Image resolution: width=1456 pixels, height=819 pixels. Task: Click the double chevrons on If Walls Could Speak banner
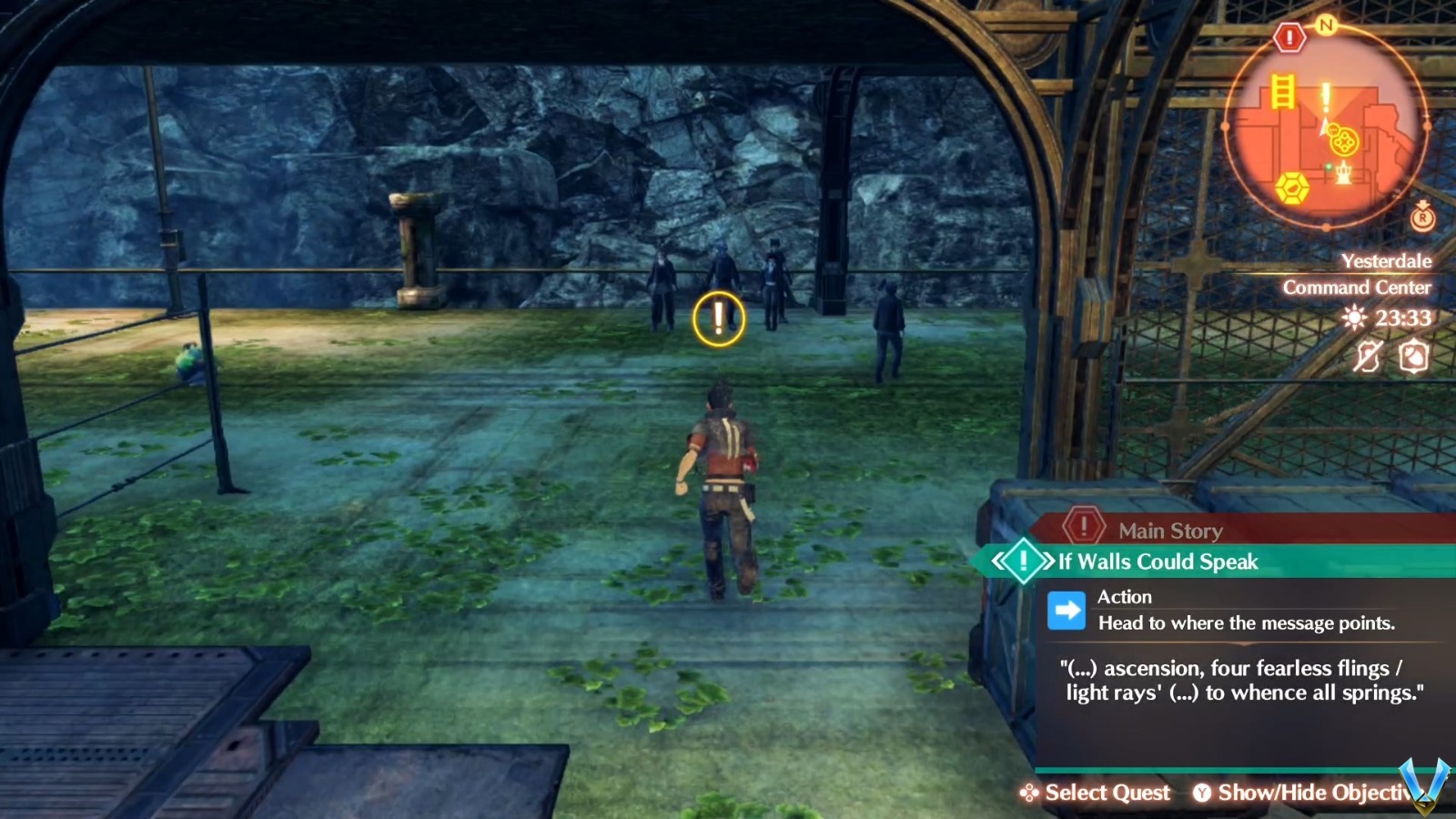[x=1001, y=561]
